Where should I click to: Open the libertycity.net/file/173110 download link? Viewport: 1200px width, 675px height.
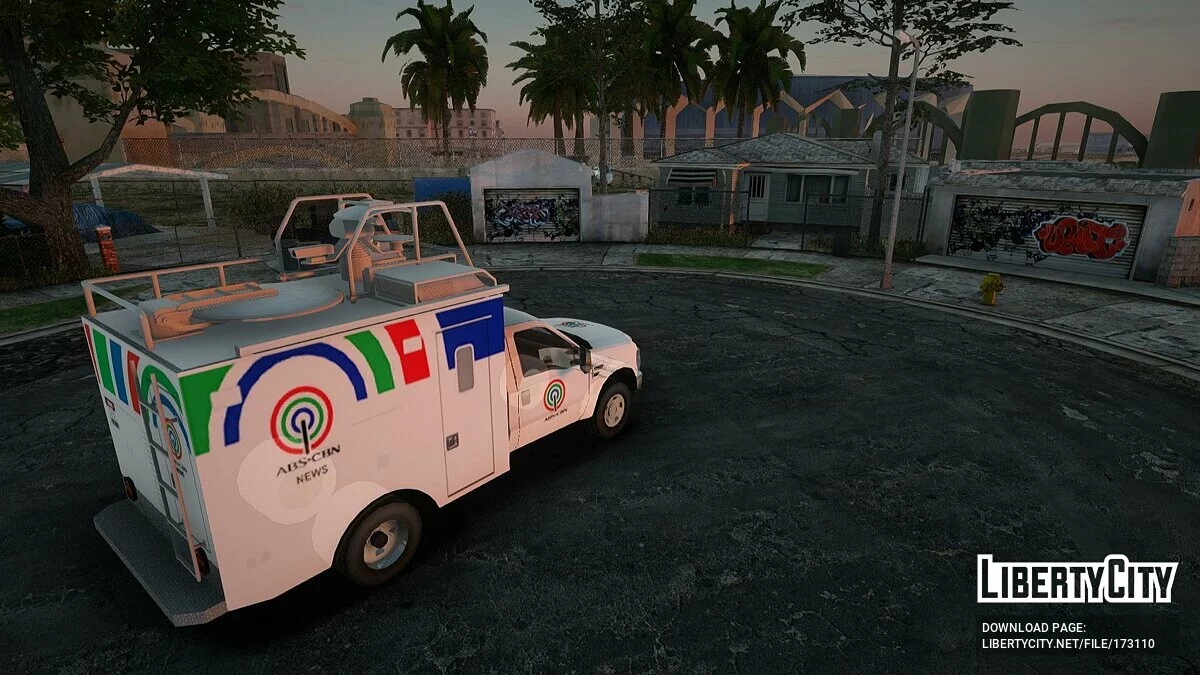(1068, 644)
